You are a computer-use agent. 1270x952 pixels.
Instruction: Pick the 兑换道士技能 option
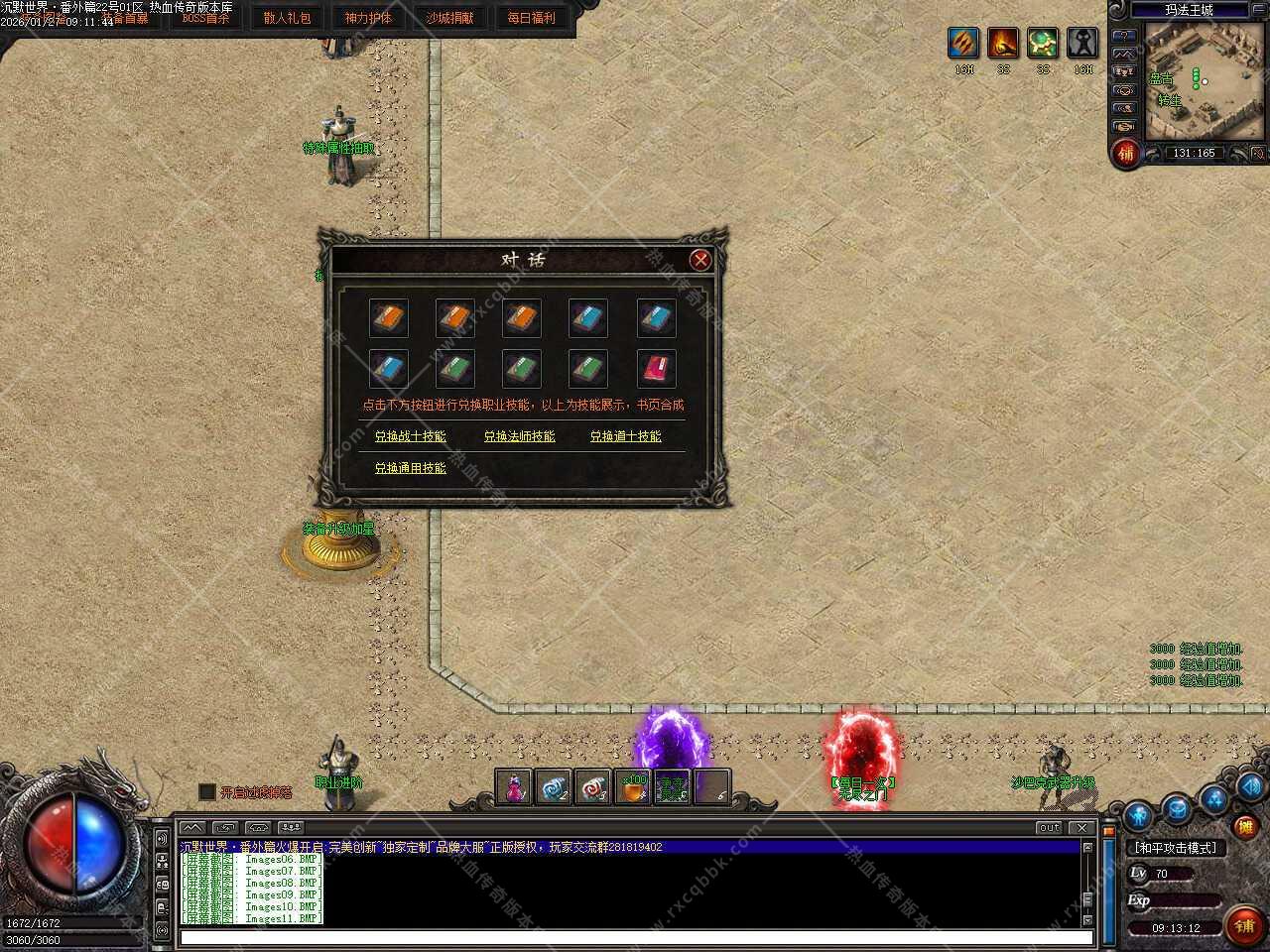point(625,436)
